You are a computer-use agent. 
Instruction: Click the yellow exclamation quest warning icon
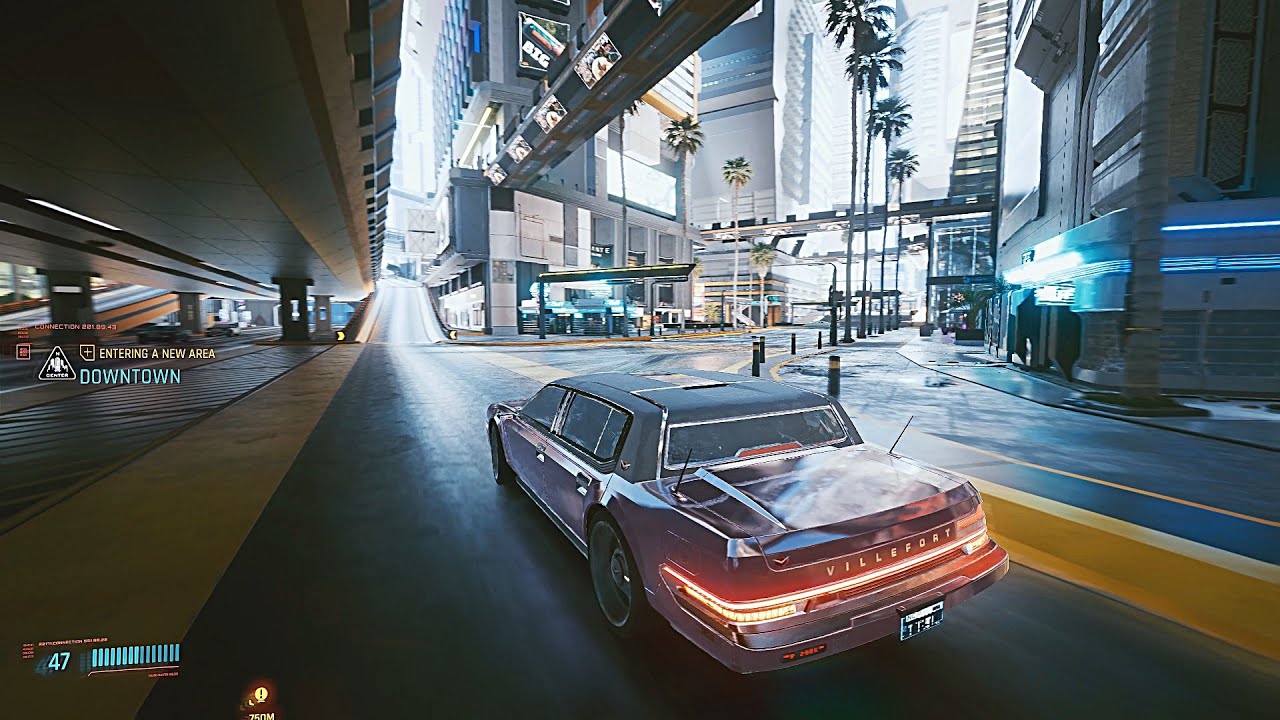pyautogui.click(x=261, y=693)
